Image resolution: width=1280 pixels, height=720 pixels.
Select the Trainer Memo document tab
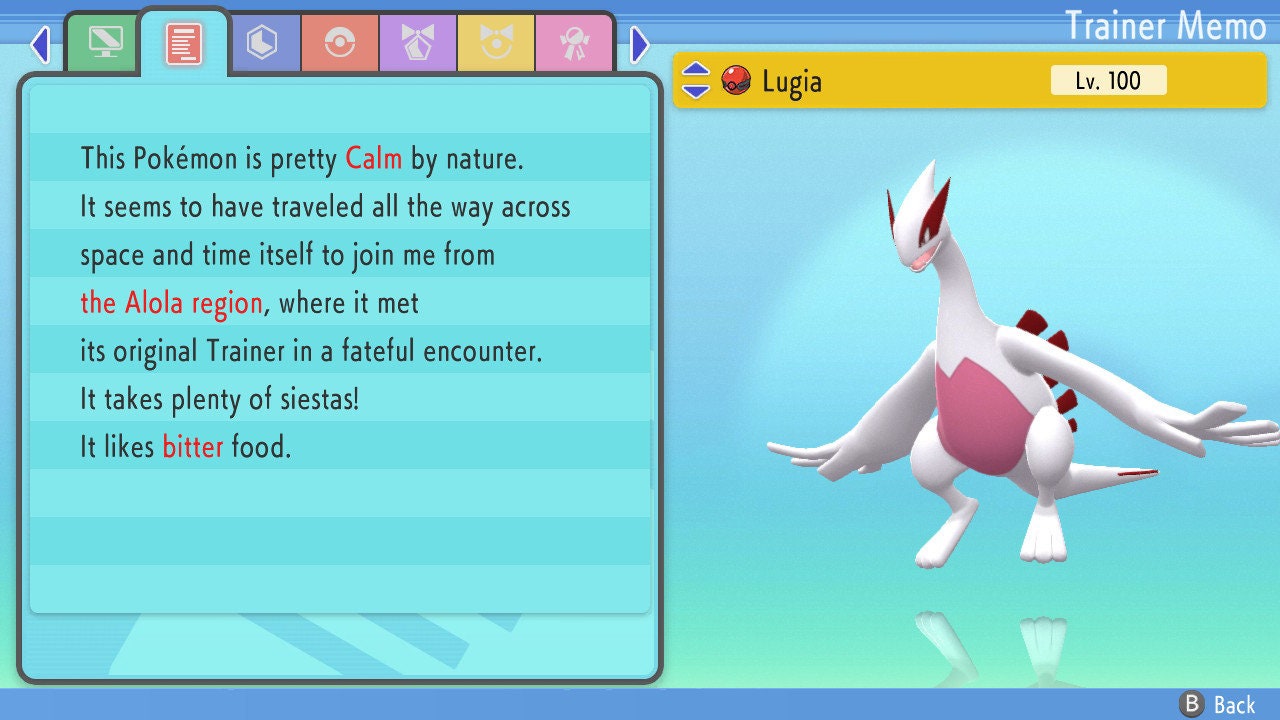click(x=184, y=43)
